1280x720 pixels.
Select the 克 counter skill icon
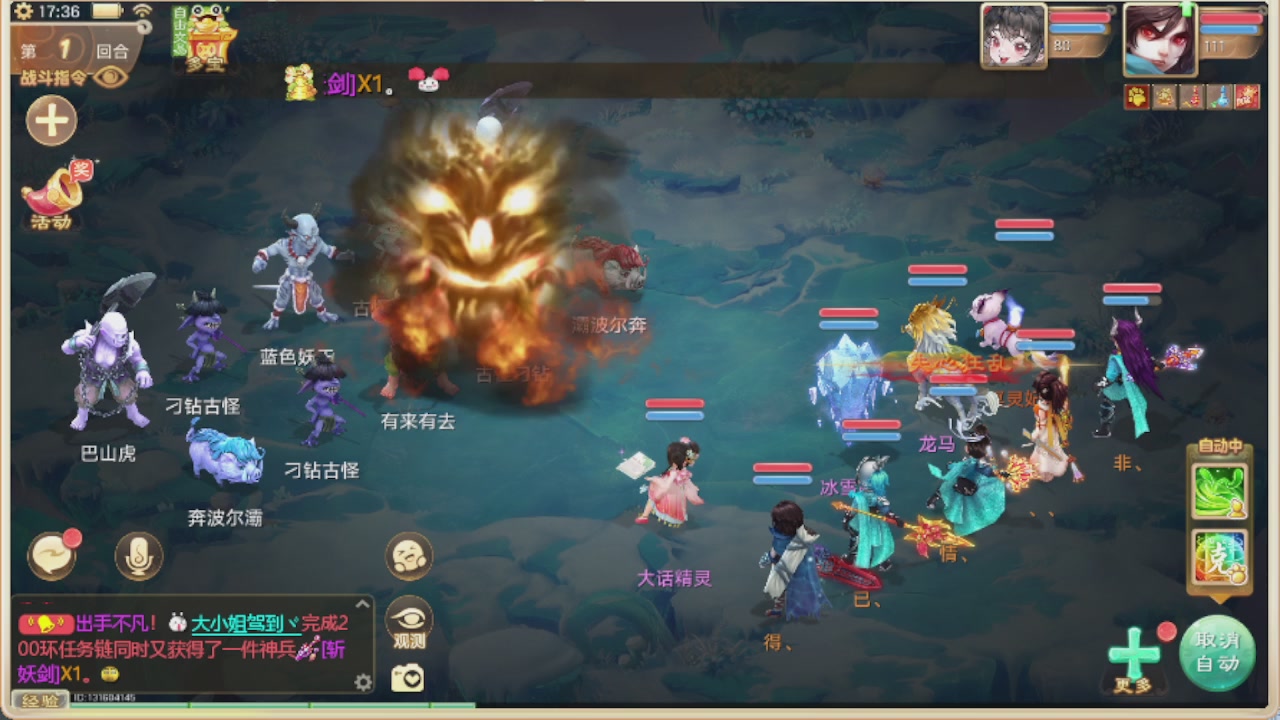point(1219,557)
